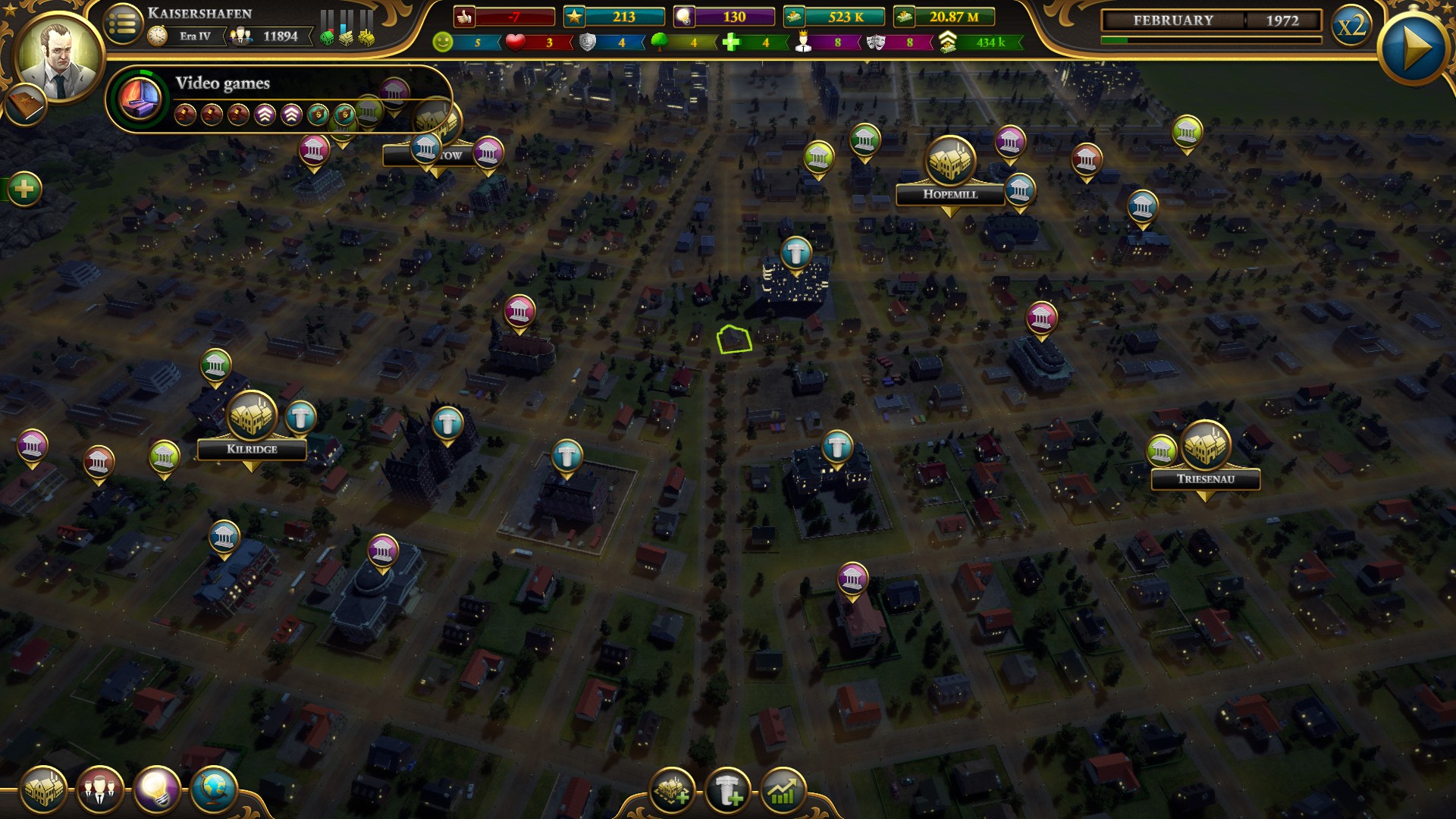1456x819 pixels.
Task: Open the research lightbulb panel
Action: pyautogui.click(x=159, y=789)
